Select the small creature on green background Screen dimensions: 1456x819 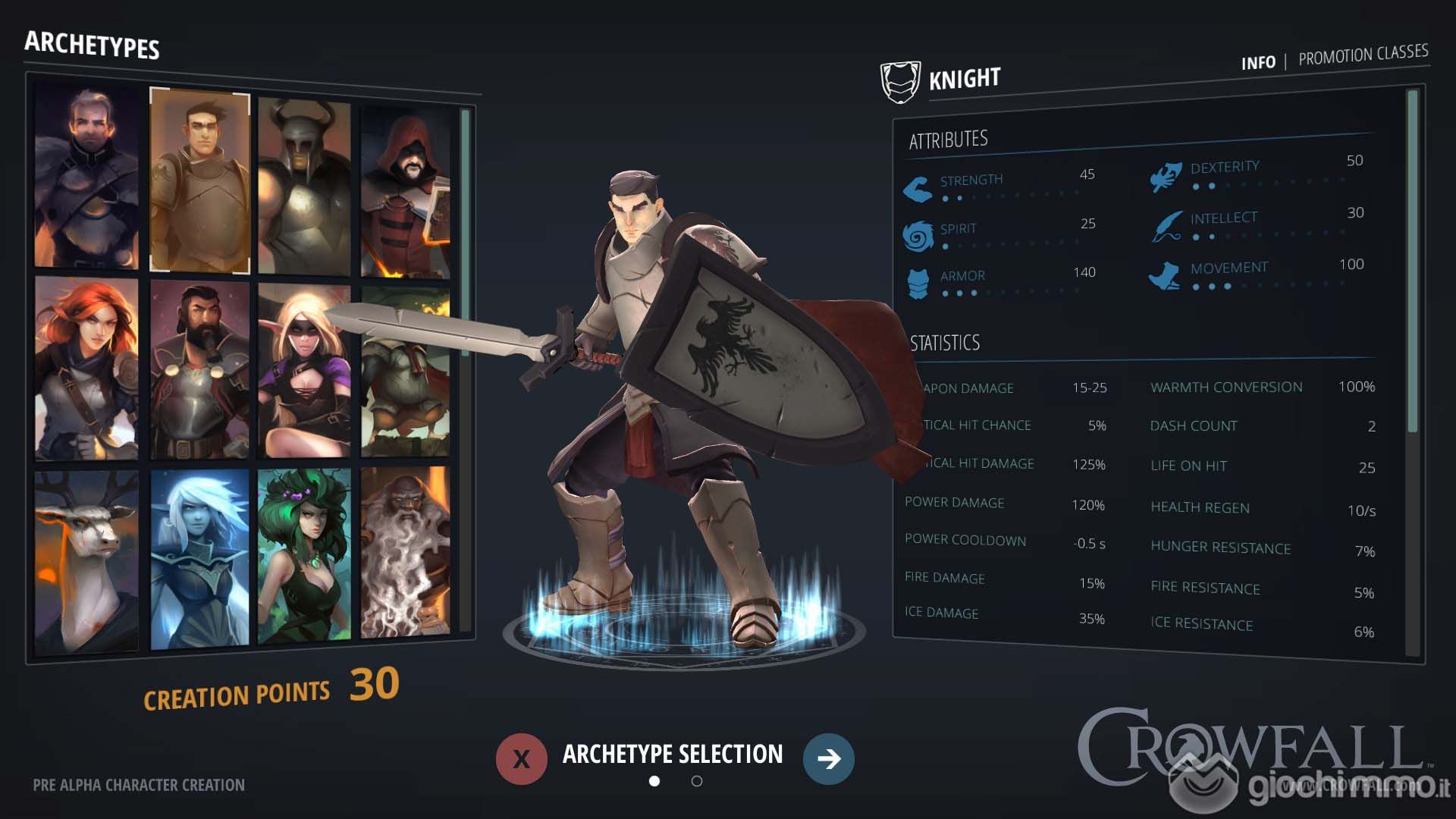click(405, 372)
